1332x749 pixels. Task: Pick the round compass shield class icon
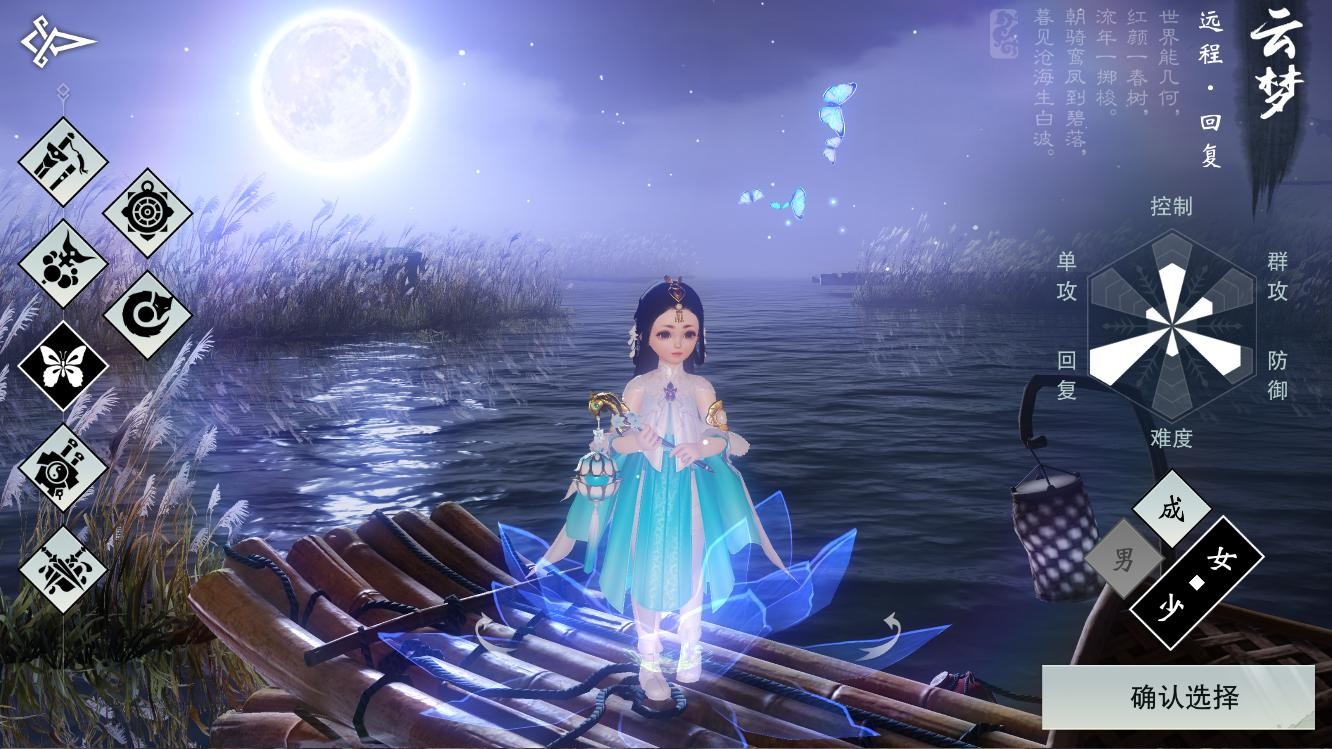pyautogui.click(x=147, y=212)
